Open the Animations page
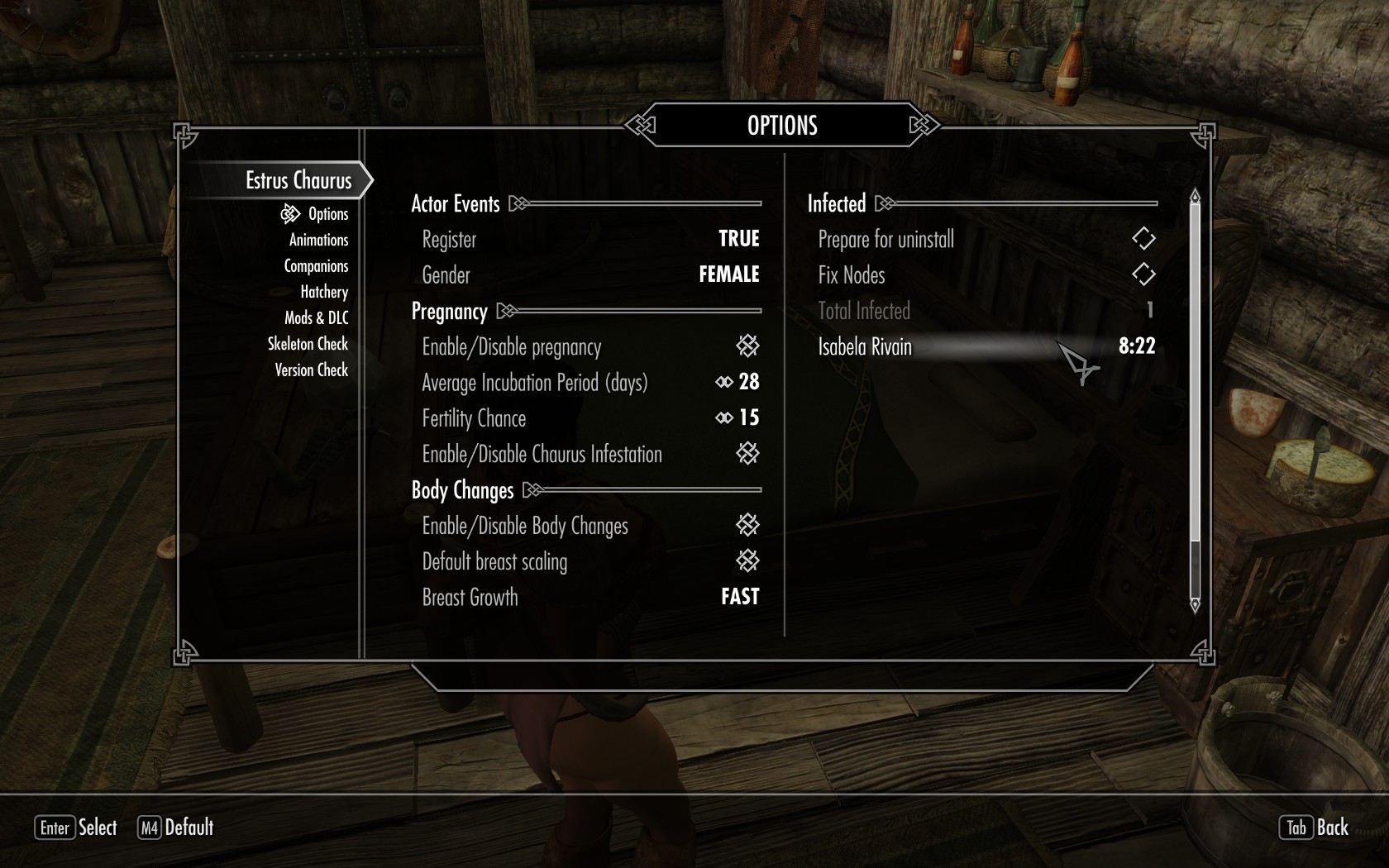Image resolution: width=1389 pixels, height=868 pixels. 318,240
